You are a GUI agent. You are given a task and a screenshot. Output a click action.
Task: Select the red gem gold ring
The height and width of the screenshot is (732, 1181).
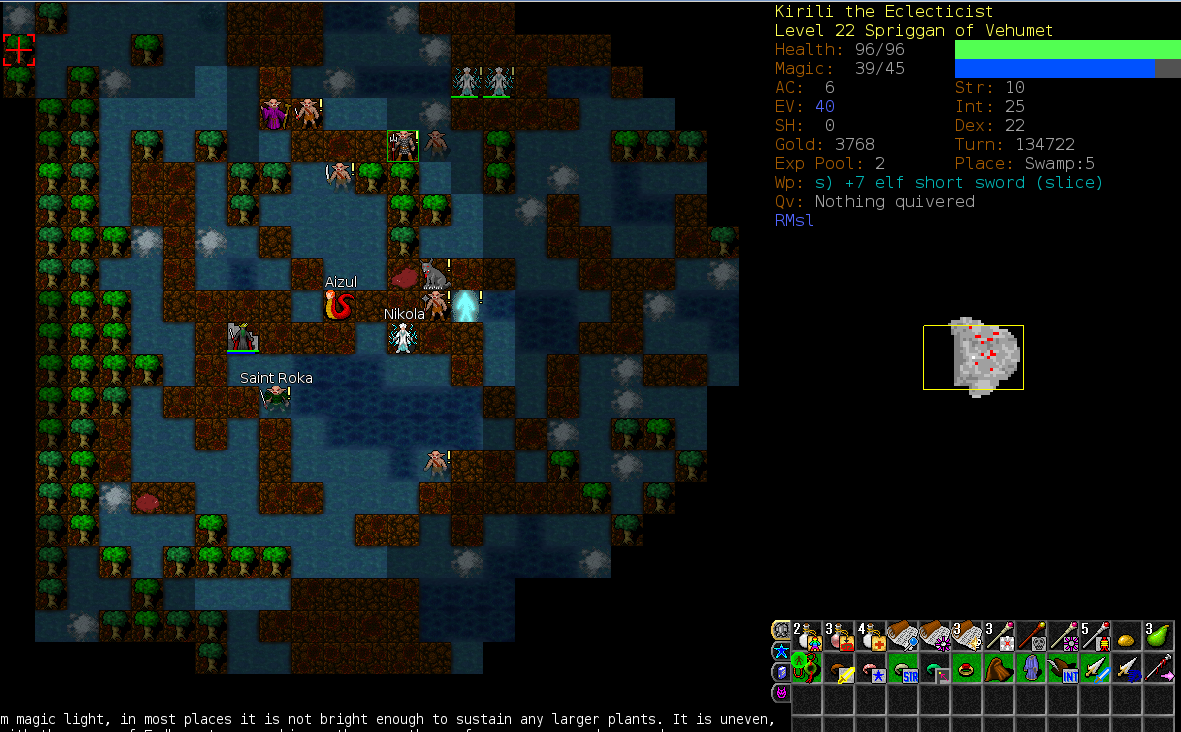[967, 668]
